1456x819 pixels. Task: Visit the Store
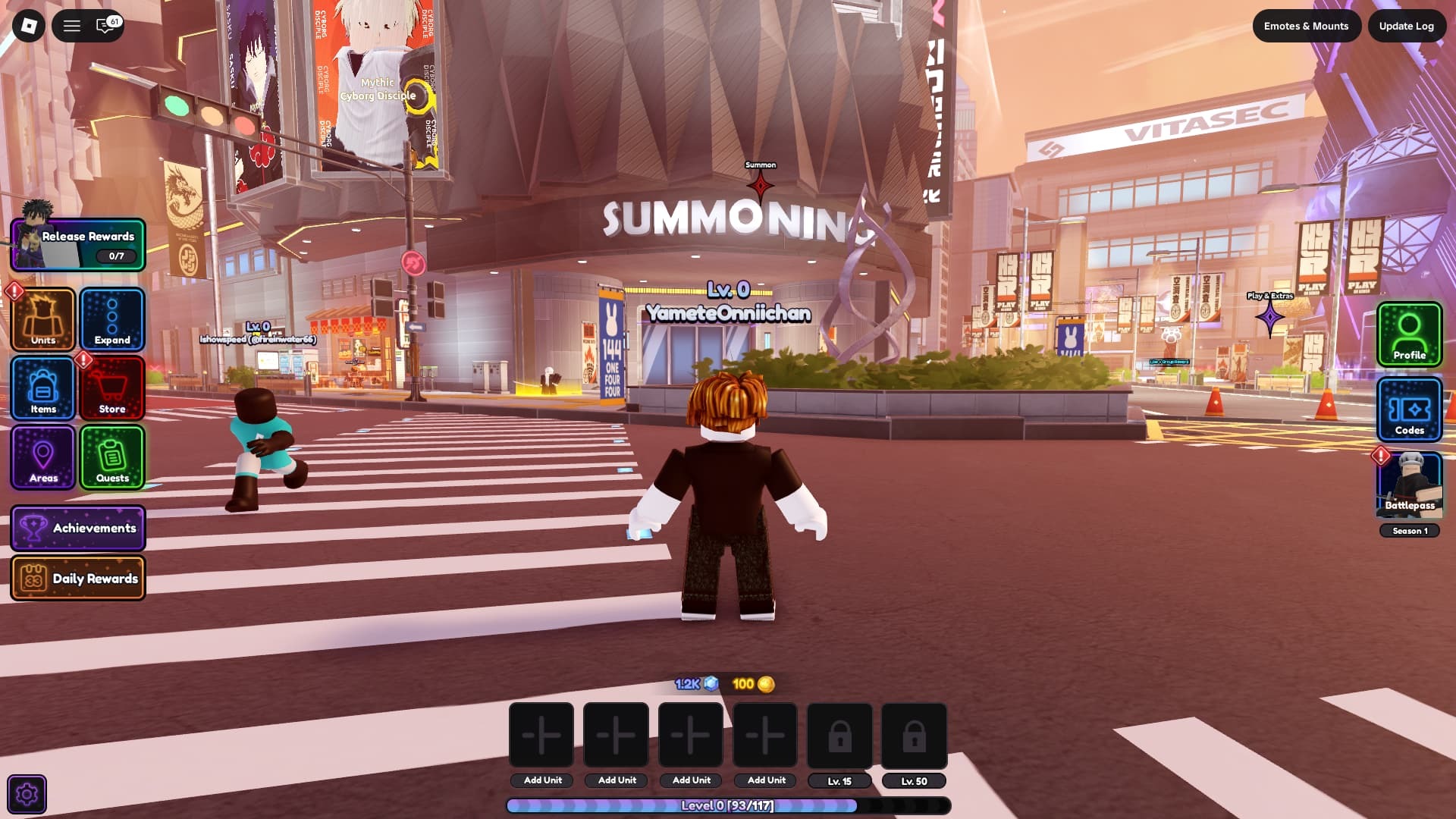click(112, 388)
